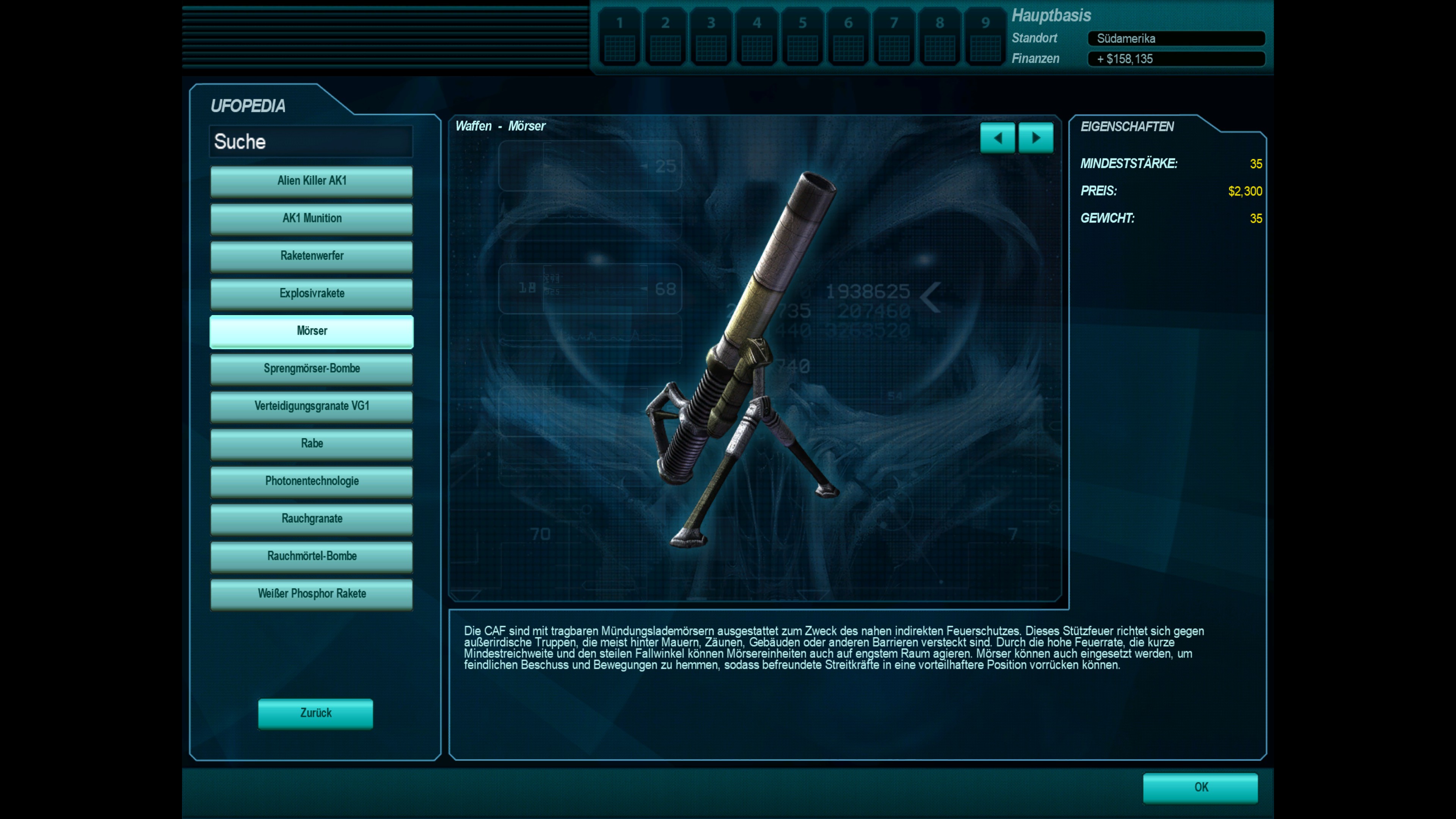Show the Rauchmörtel-Bombe entry
Viewport: 1456px width, 819px height.
tap(311, 556)
